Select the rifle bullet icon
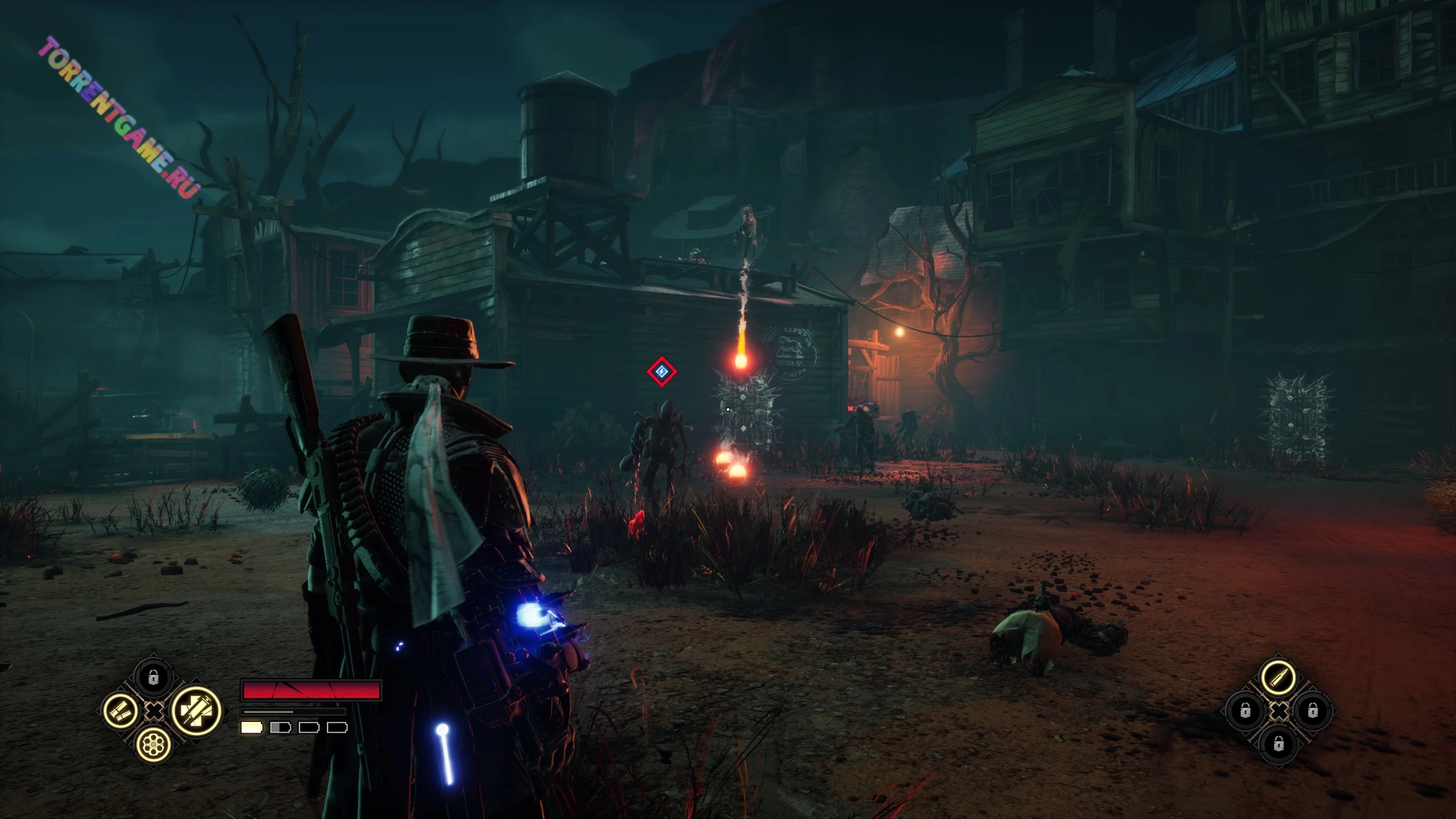The image size is (1456, 819). 1278,677
